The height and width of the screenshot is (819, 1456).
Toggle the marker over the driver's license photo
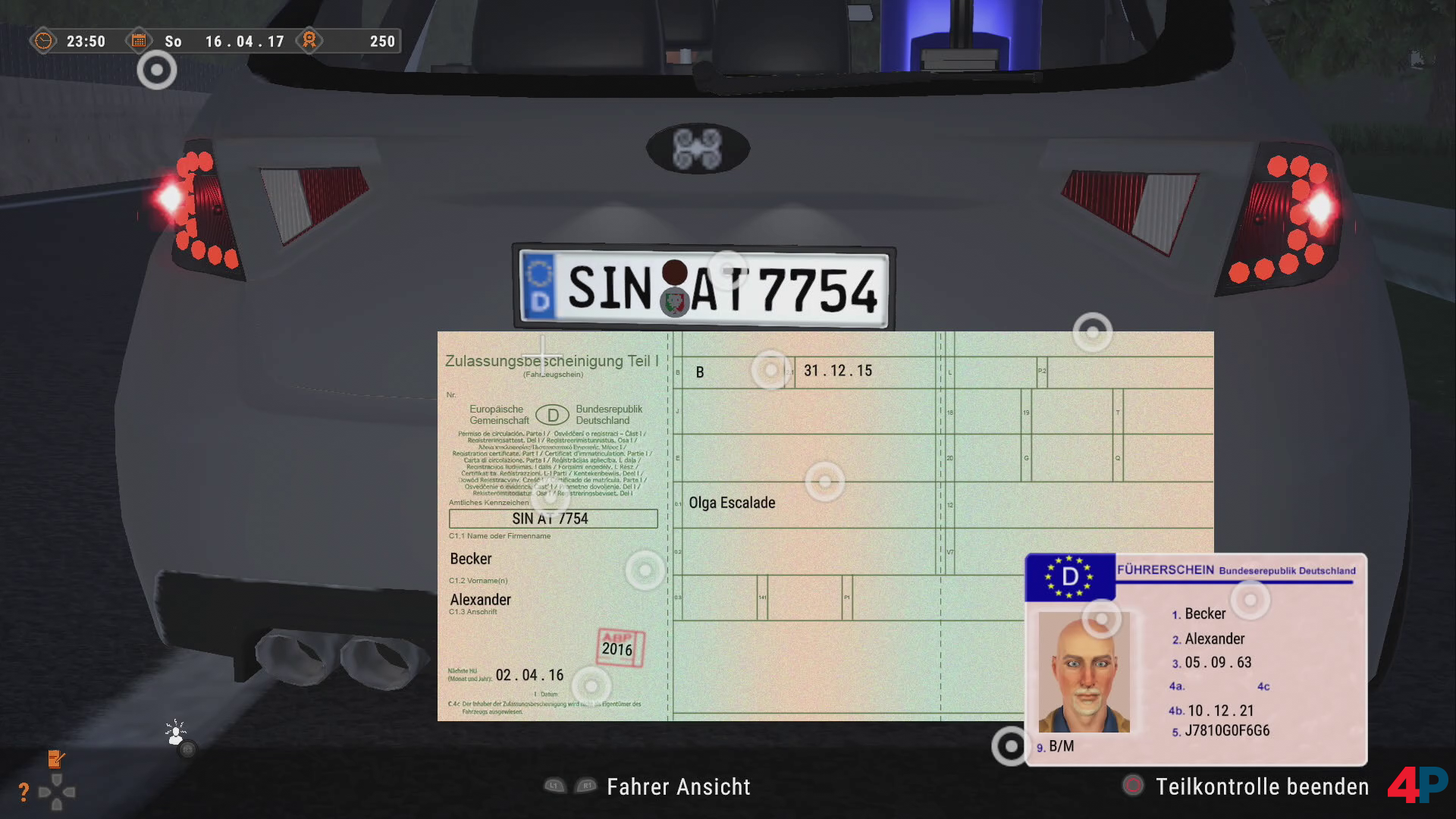pos(1100,618)
